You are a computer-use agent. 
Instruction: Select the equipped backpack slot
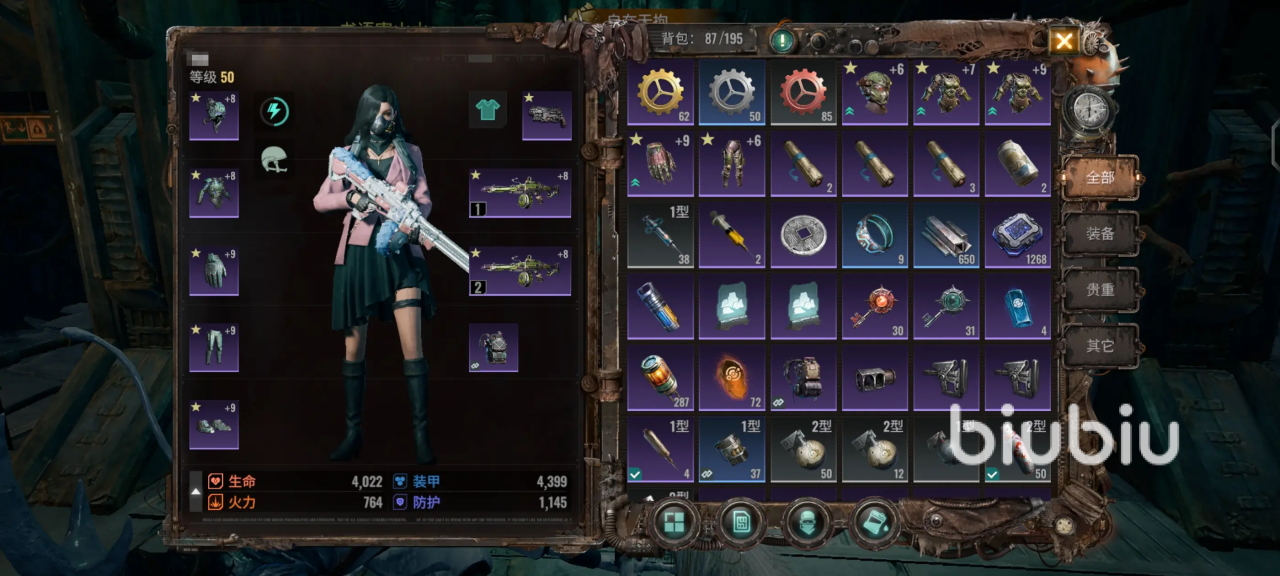(494, 348)
